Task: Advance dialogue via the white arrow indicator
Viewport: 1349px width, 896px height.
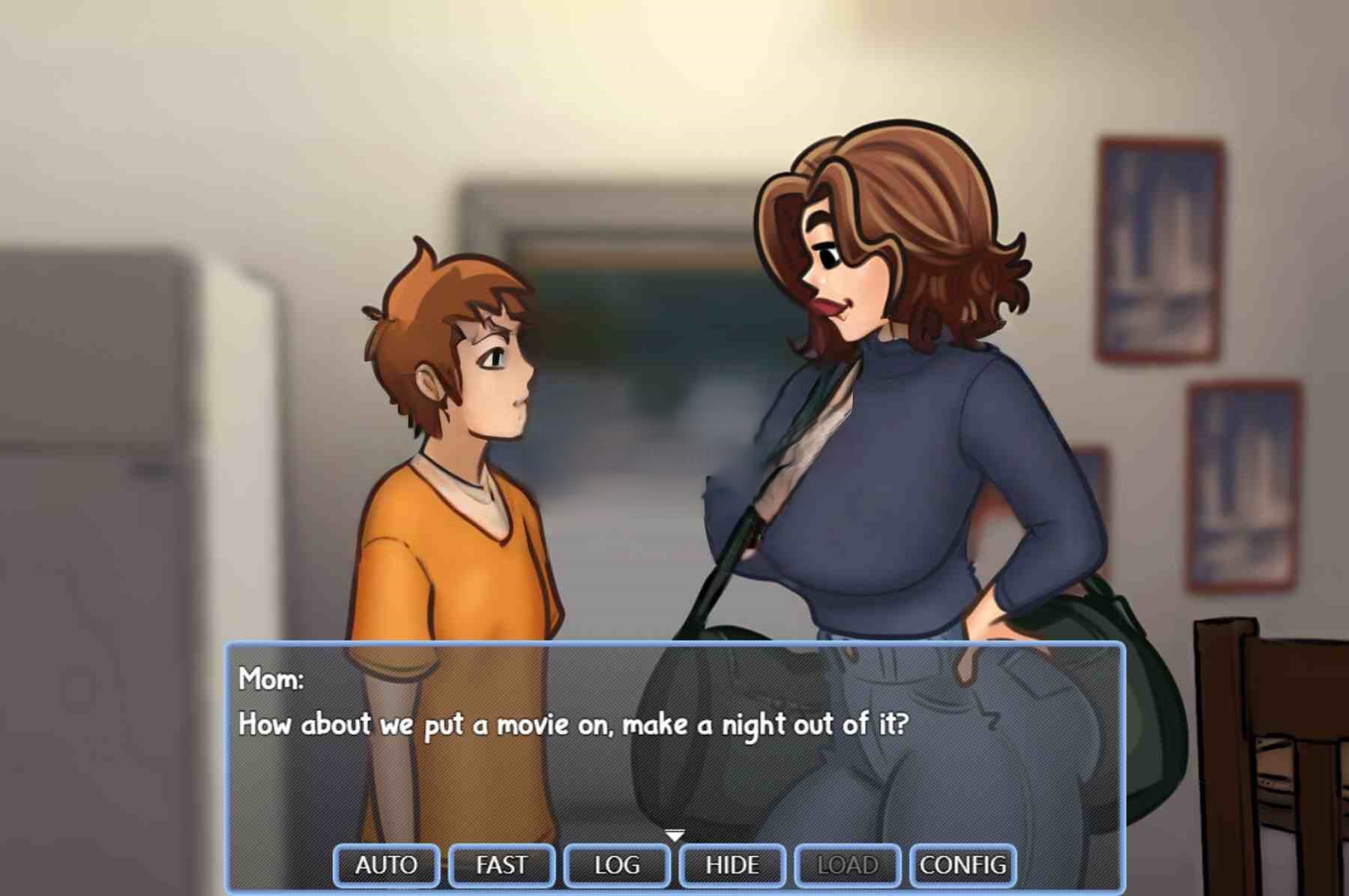Action: coord(674,835)
